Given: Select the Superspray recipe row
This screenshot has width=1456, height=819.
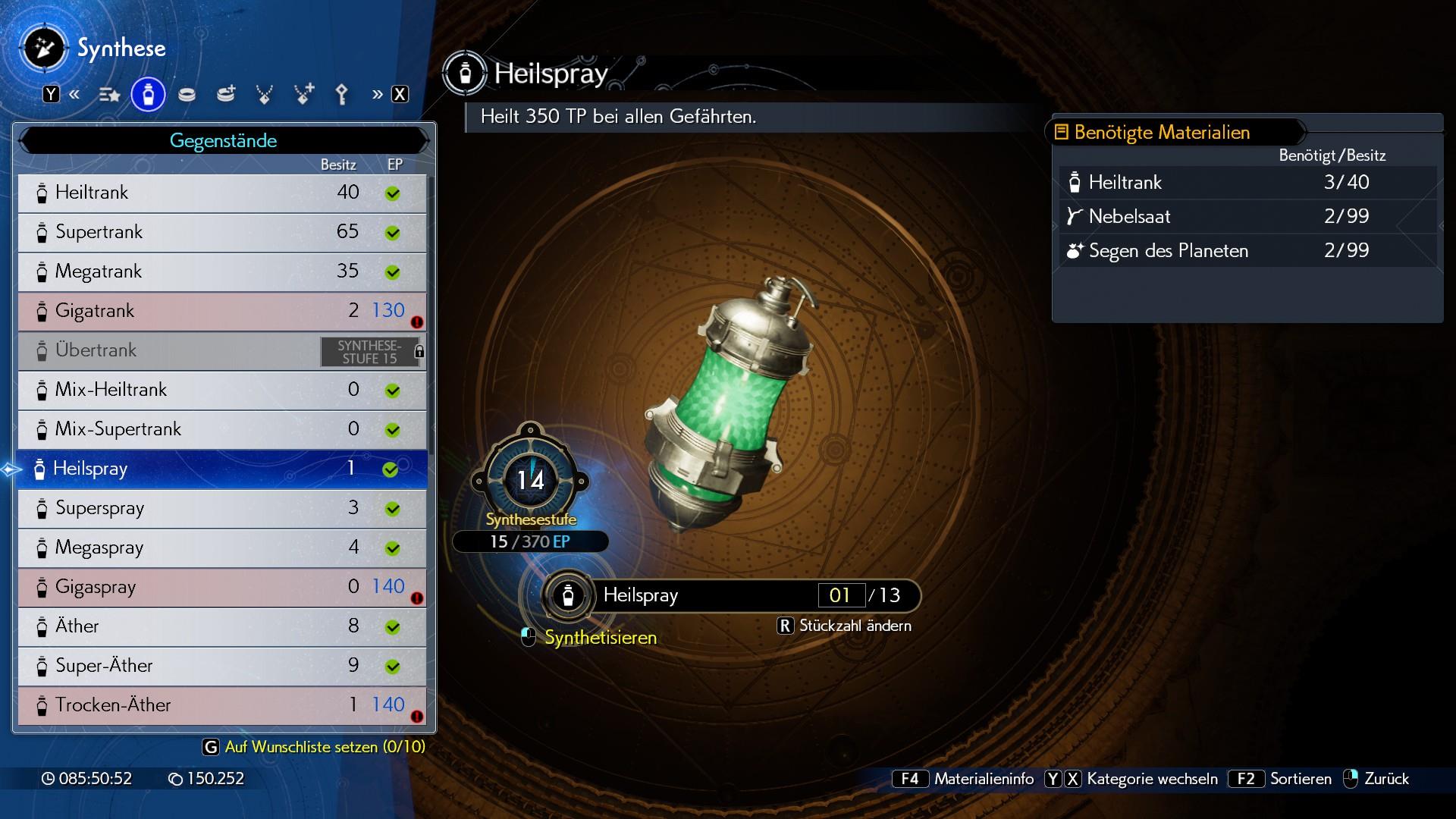Looking at the screenshot, I should point(221,508).
